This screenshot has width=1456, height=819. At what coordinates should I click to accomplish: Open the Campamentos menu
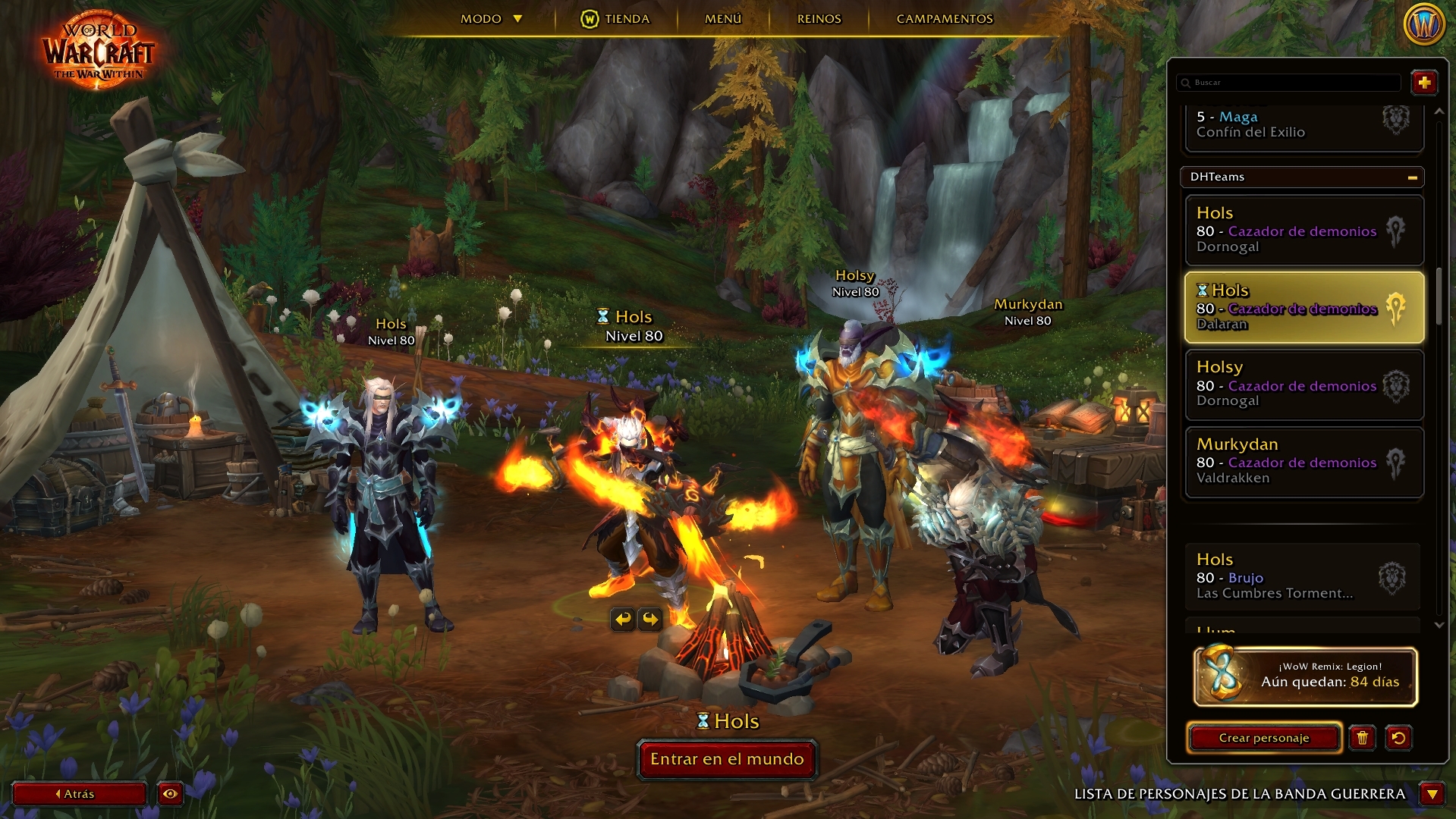pyautogui.click(x=944, y=19)
